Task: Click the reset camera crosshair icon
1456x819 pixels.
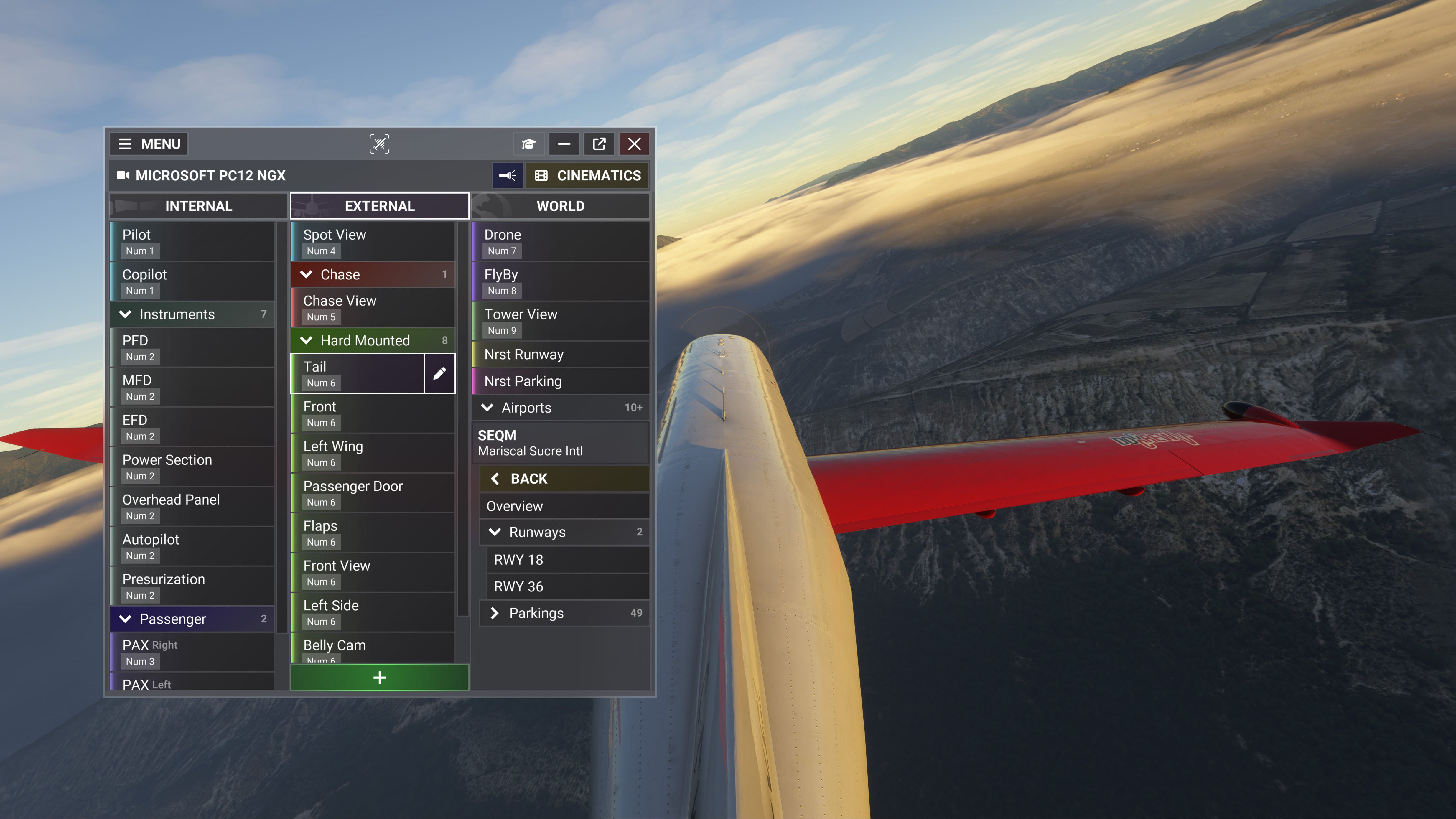Action: pos(379,144)
